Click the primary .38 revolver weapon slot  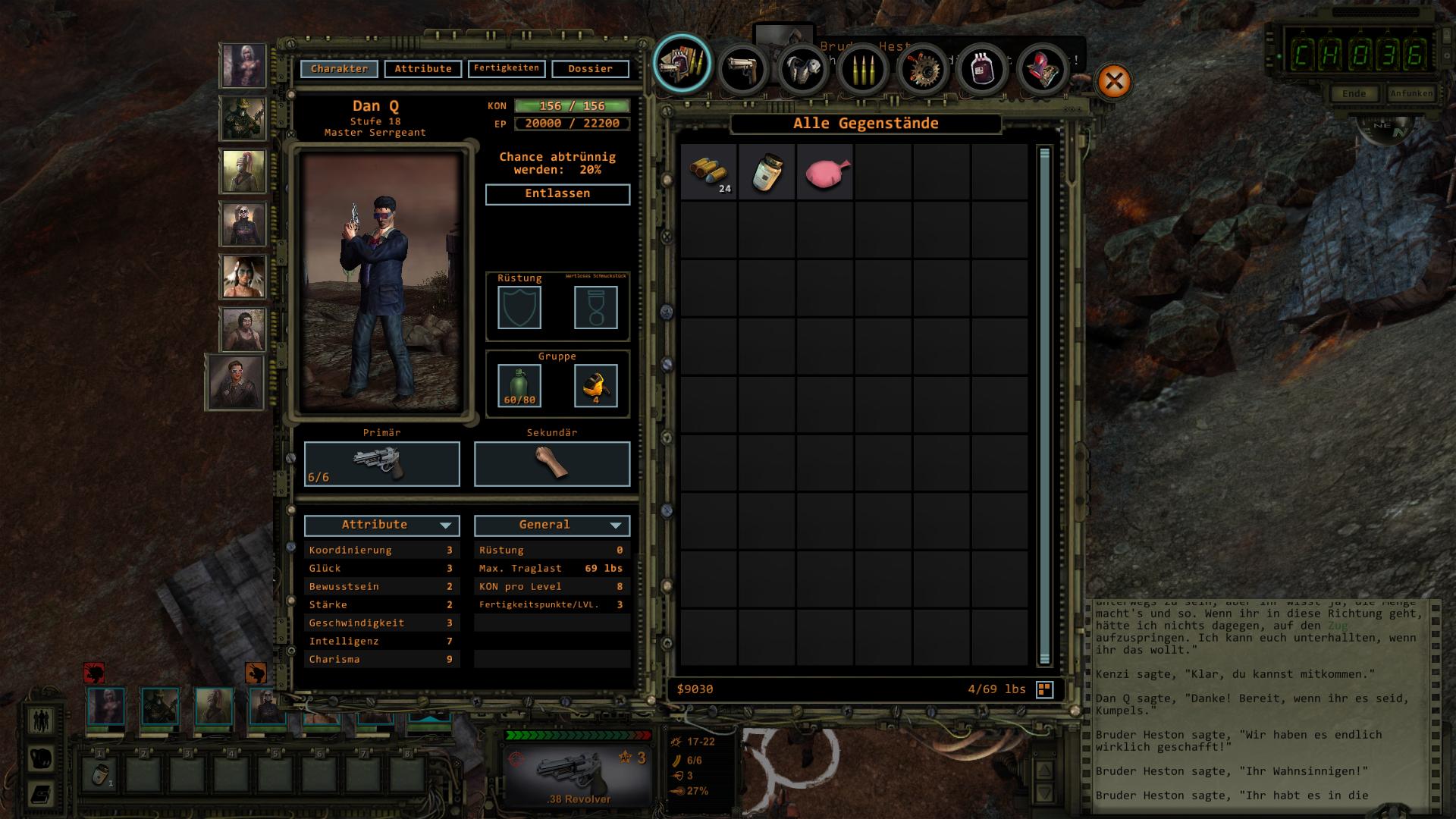point(381,463)
